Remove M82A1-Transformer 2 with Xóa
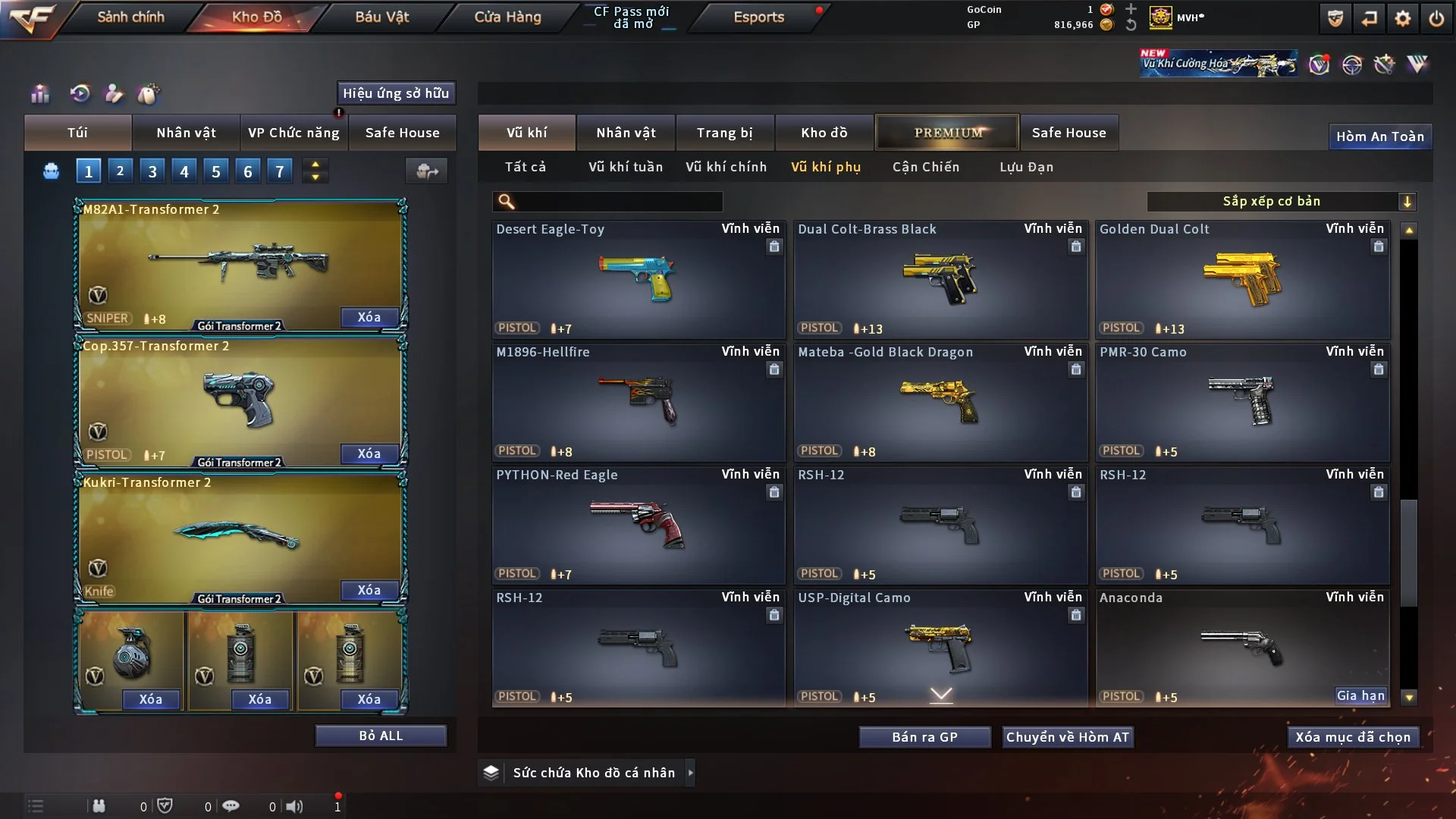This screenshot has width=1456, height=819. [x=369, y=317]
